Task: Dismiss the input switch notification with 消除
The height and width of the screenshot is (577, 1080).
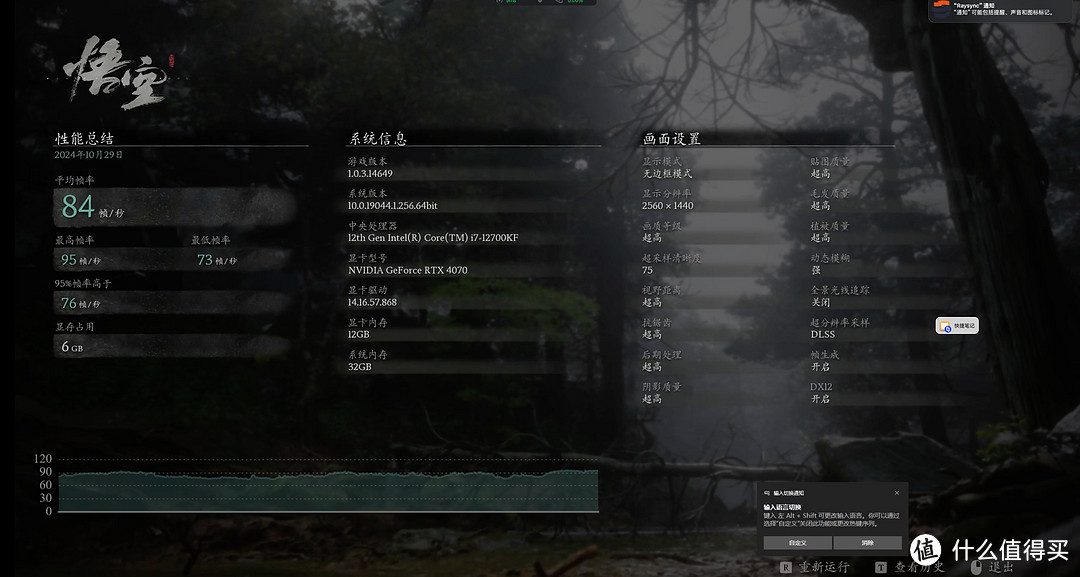Action: [867, 542]
